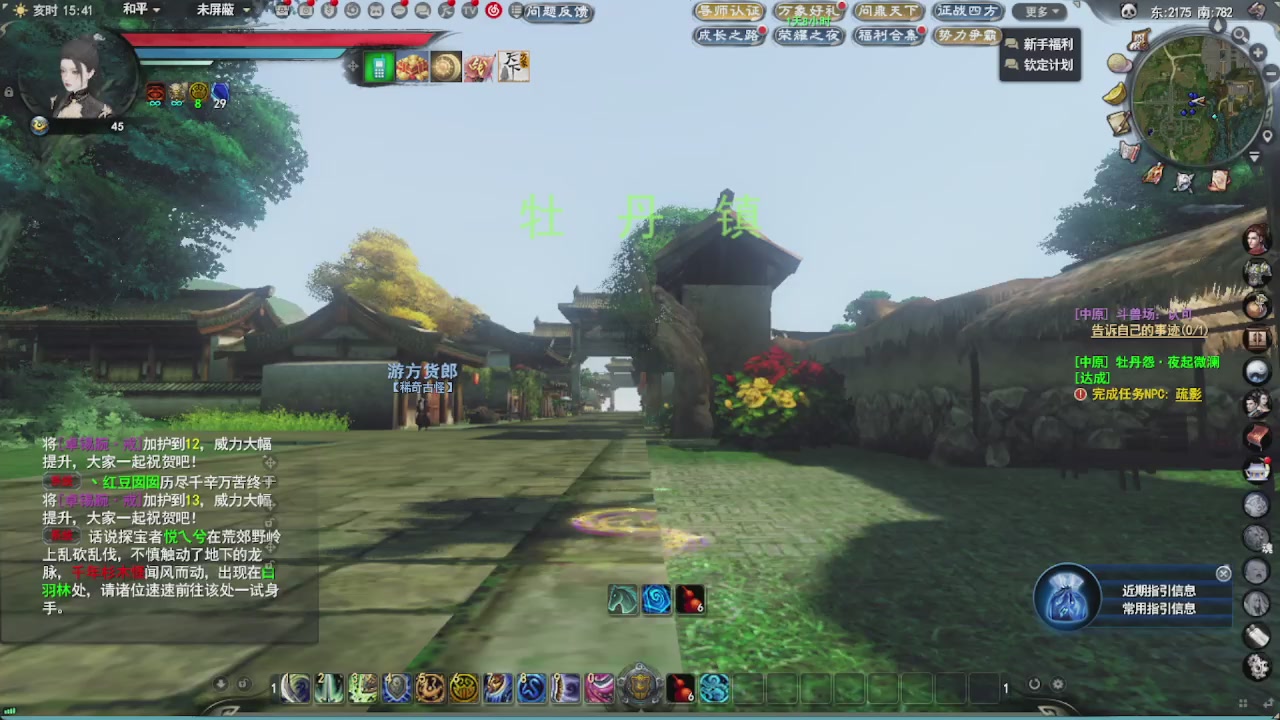This screenshot has height=720, width=1280.
Task: Open the character portrait icon on right sidebar
Action: [1256, 240]
